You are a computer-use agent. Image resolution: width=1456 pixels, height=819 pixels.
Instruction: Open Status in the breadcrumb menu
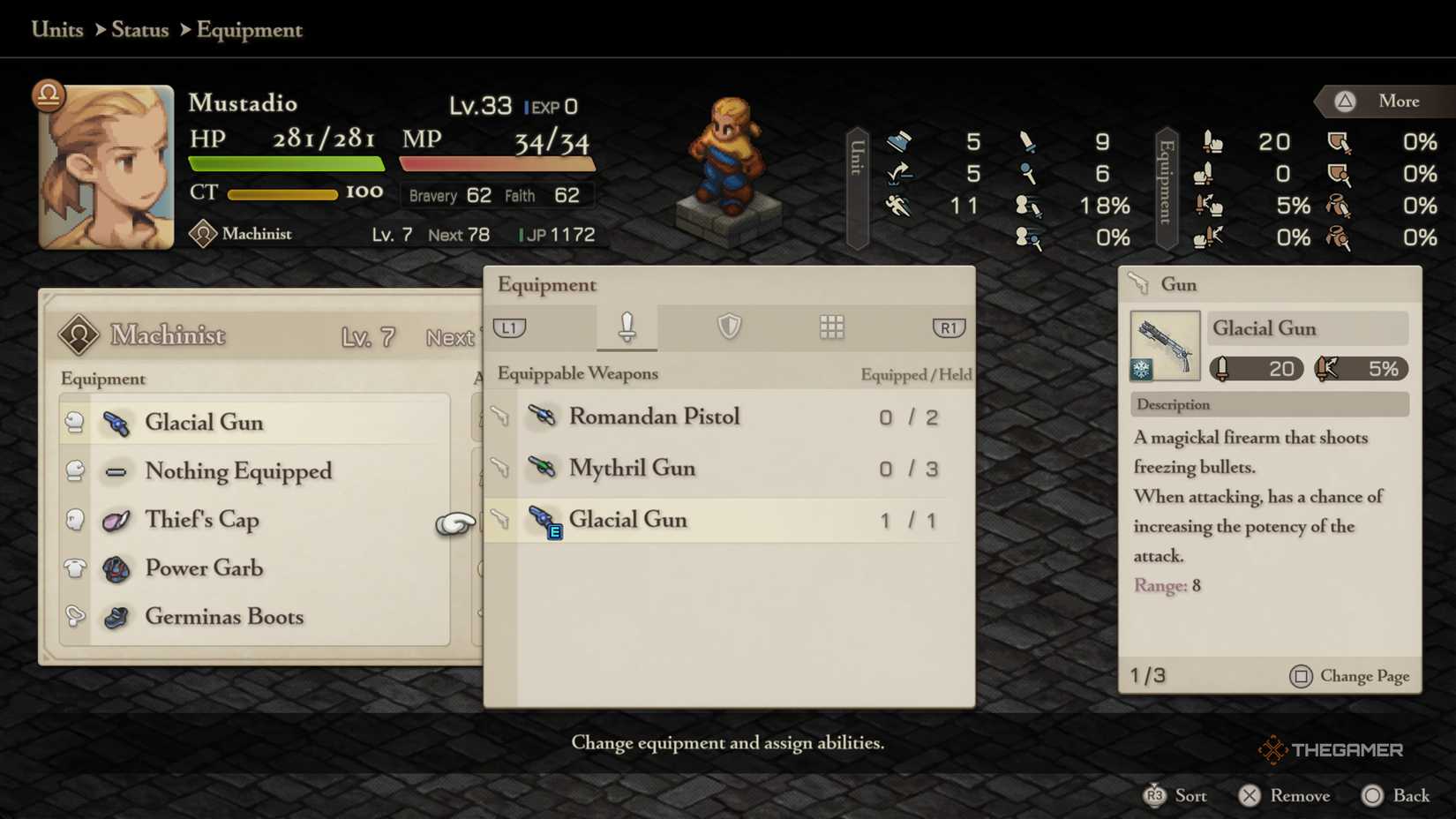139,29
